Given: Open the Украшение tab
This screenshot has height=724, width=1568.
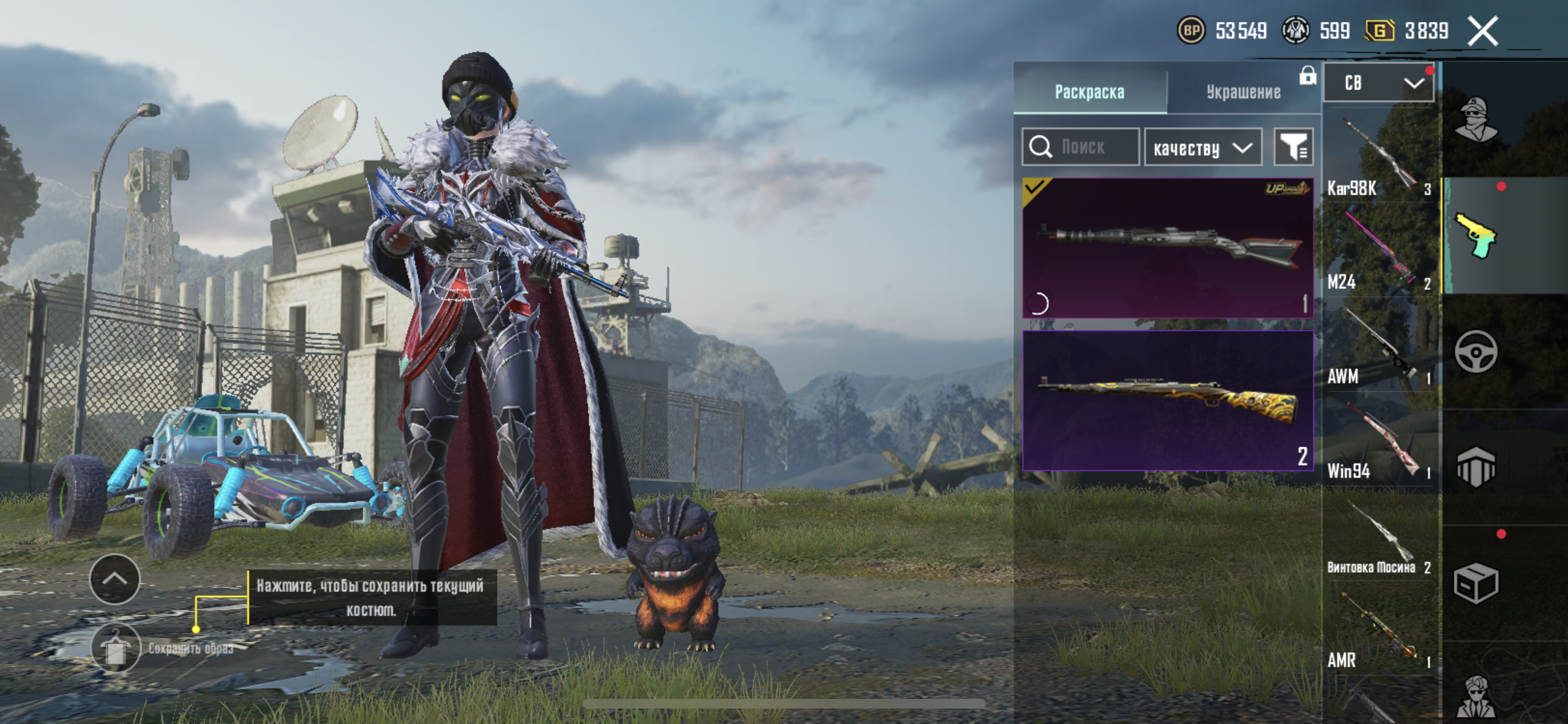Looking at the screenshot, I should [1243, 91].
